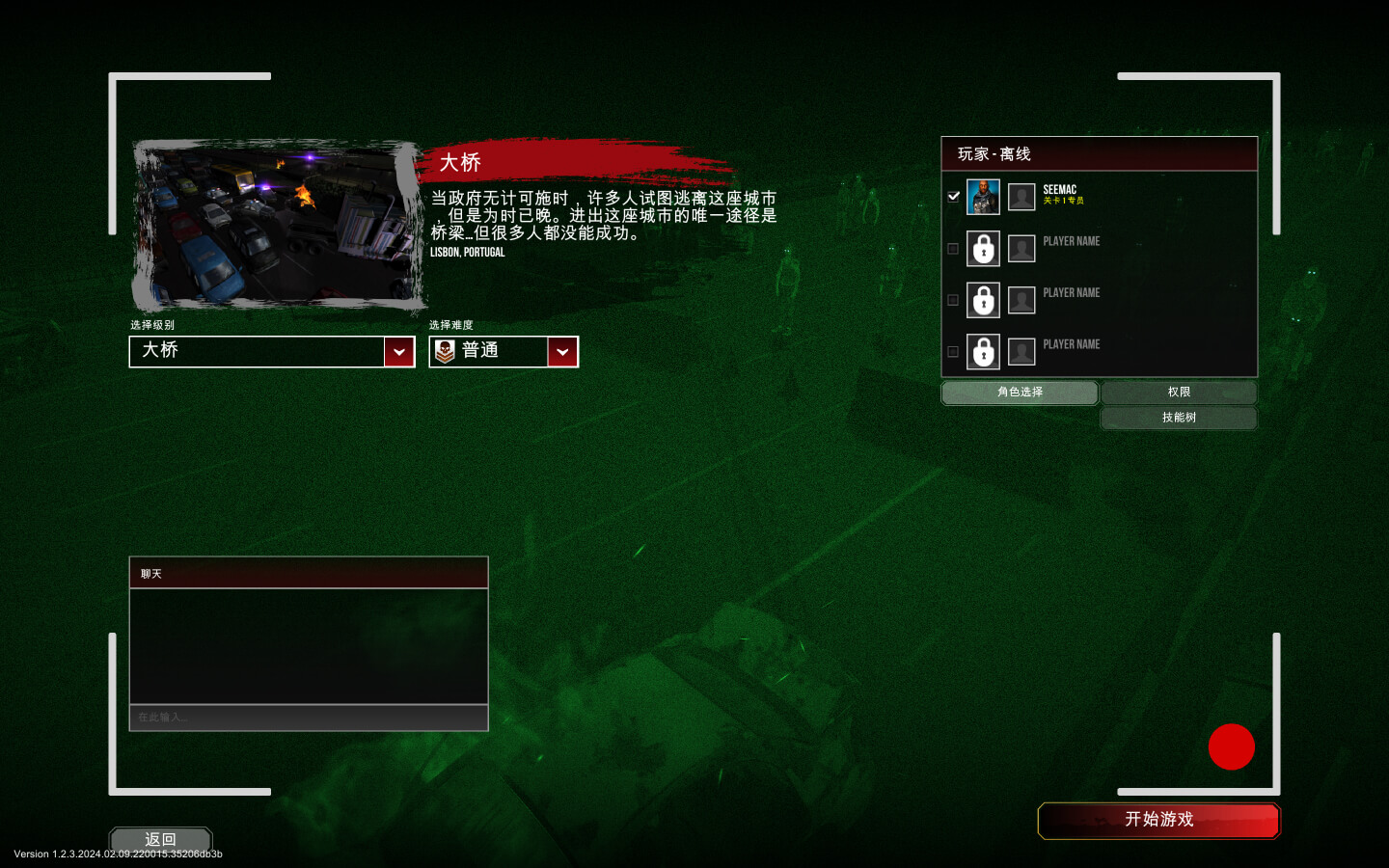This screenshot has height=868, width=1389.
Task: Select the 大桥 level preview image
Action: tap(278, 226)
